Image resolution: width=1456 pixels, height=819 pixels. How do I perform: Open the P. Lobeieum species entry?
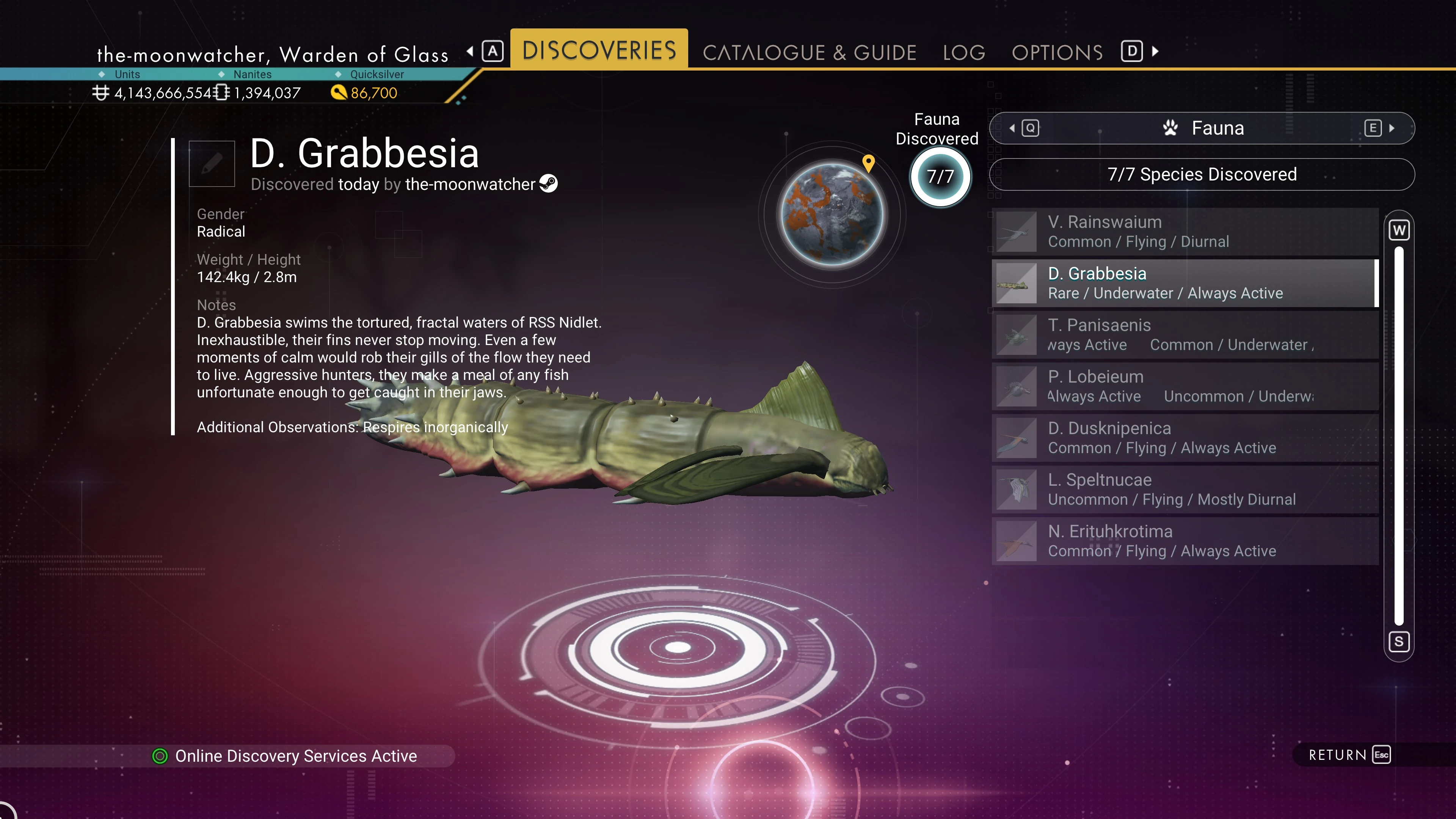click(x=1185, y=386)
